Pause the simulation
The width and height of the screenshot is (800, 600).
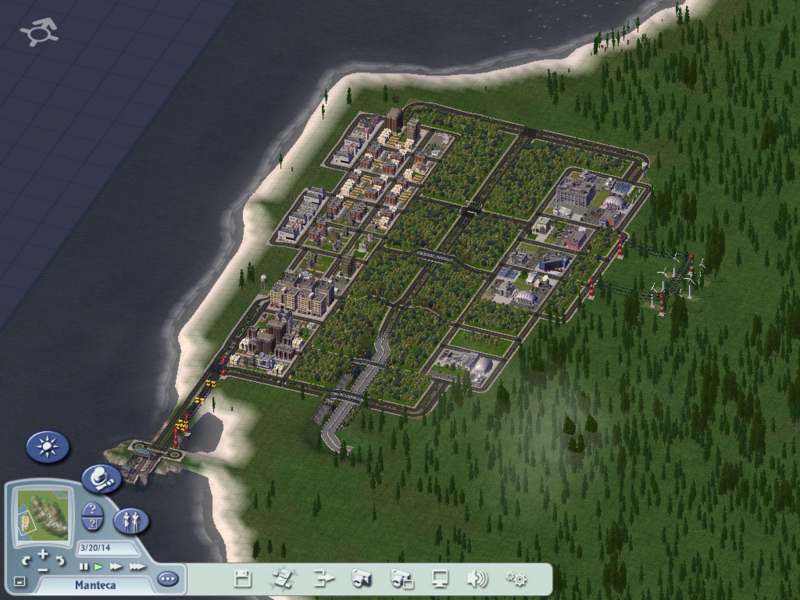click(84, 567)
